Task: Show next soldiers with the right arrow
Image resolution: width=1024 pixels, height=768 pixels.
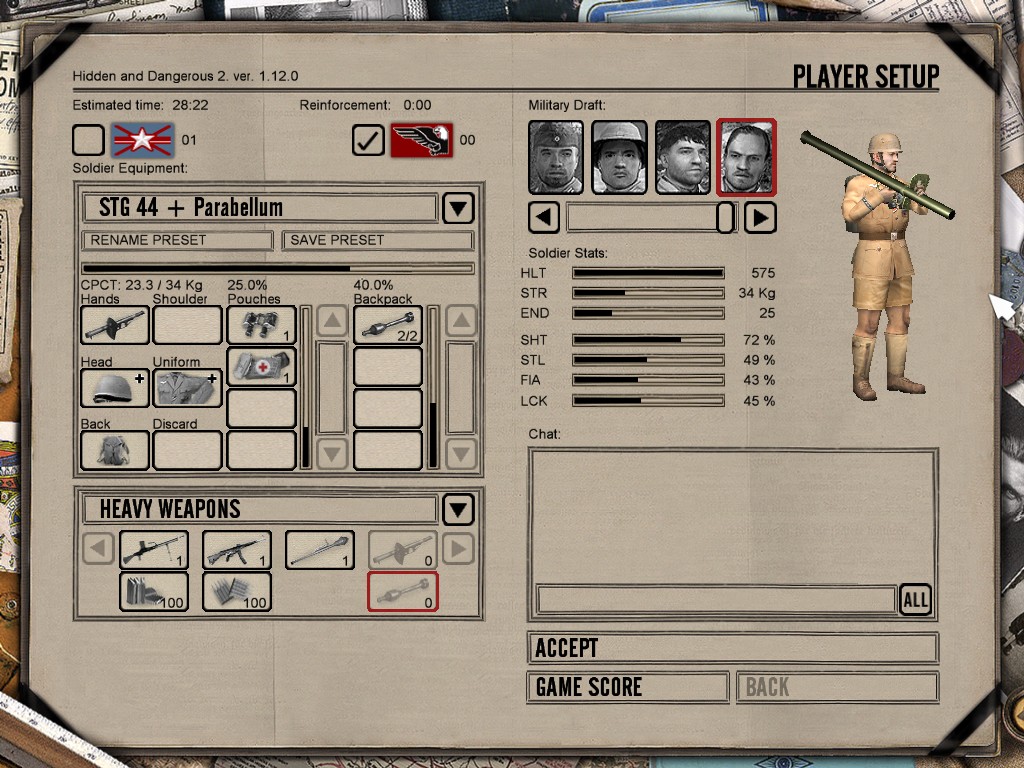Action: tap(760, 217)
